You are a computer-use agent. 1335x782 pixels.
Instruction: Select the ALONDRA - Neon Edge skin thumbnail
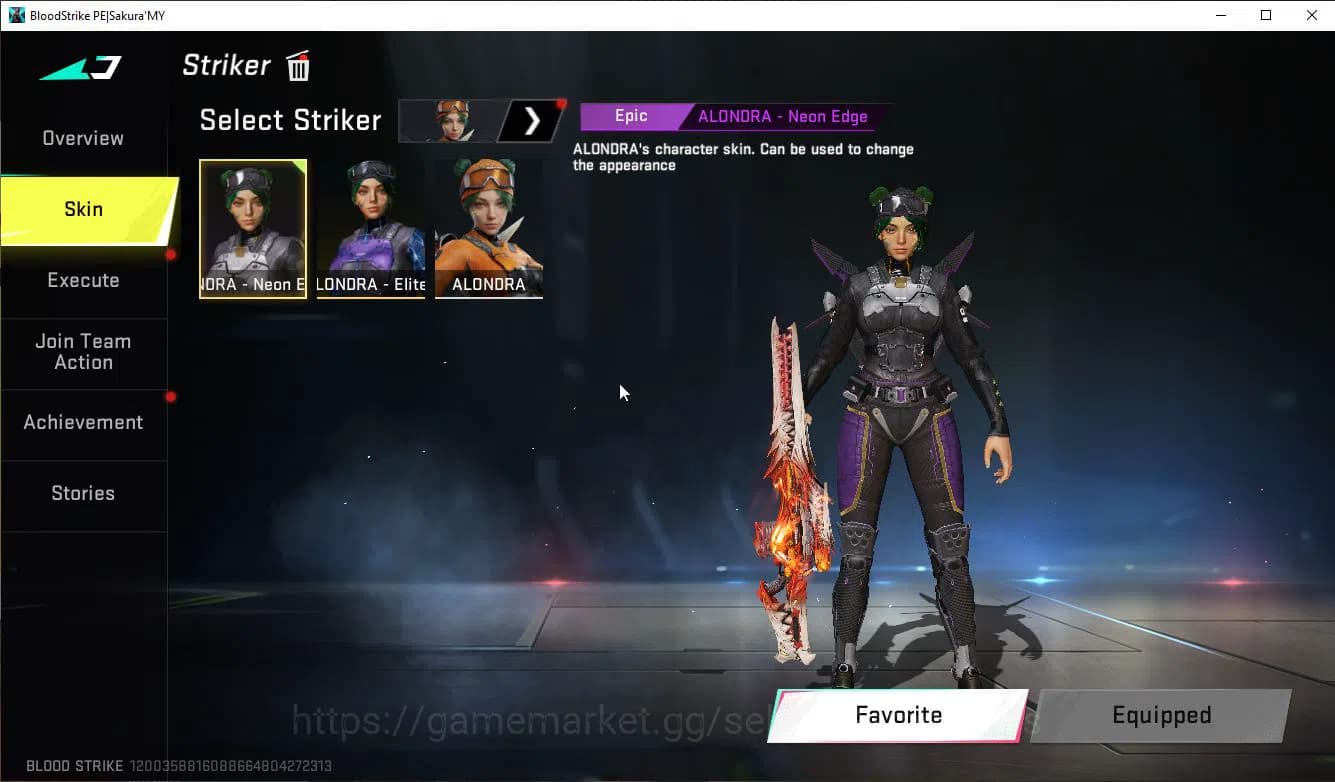253,228
